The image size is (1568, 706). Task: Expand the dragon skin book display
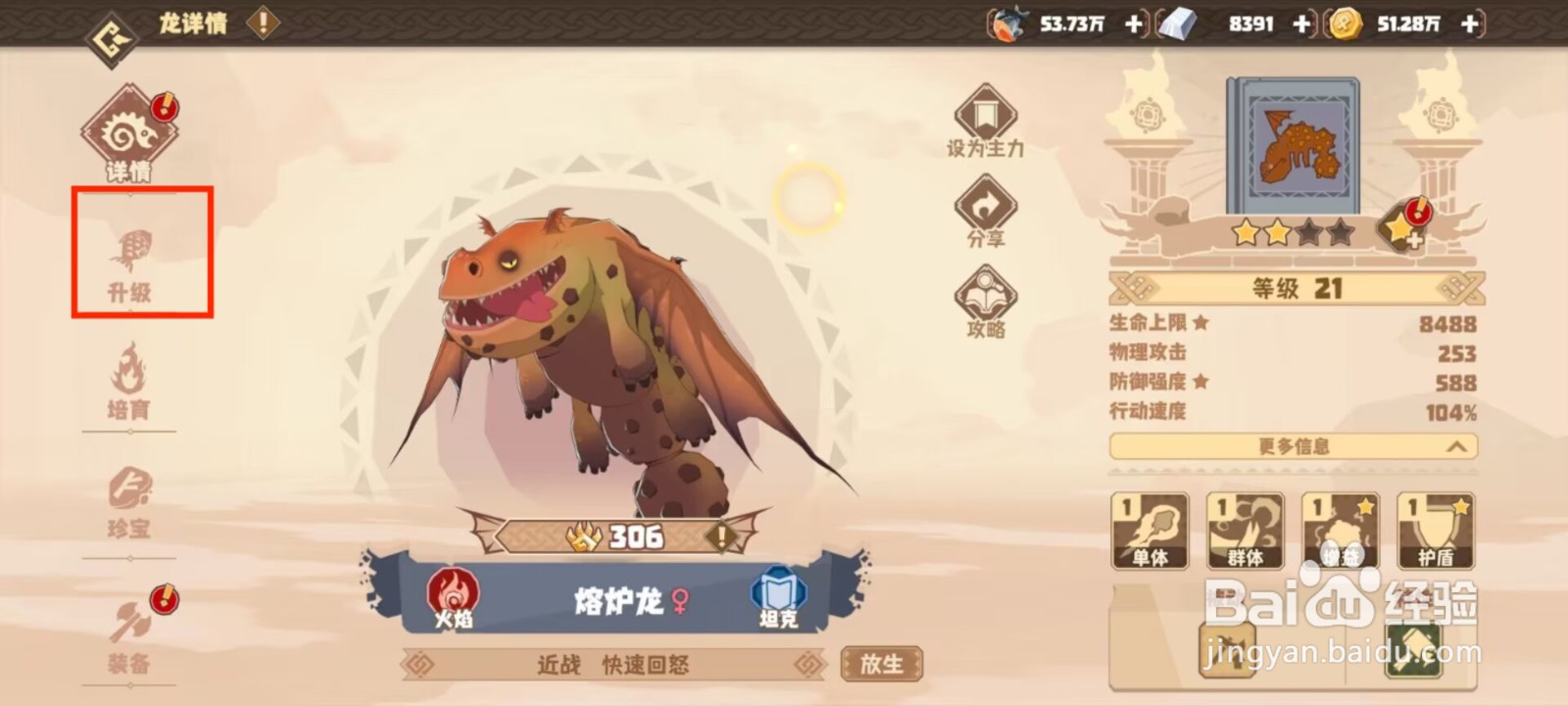[1293, 145]
